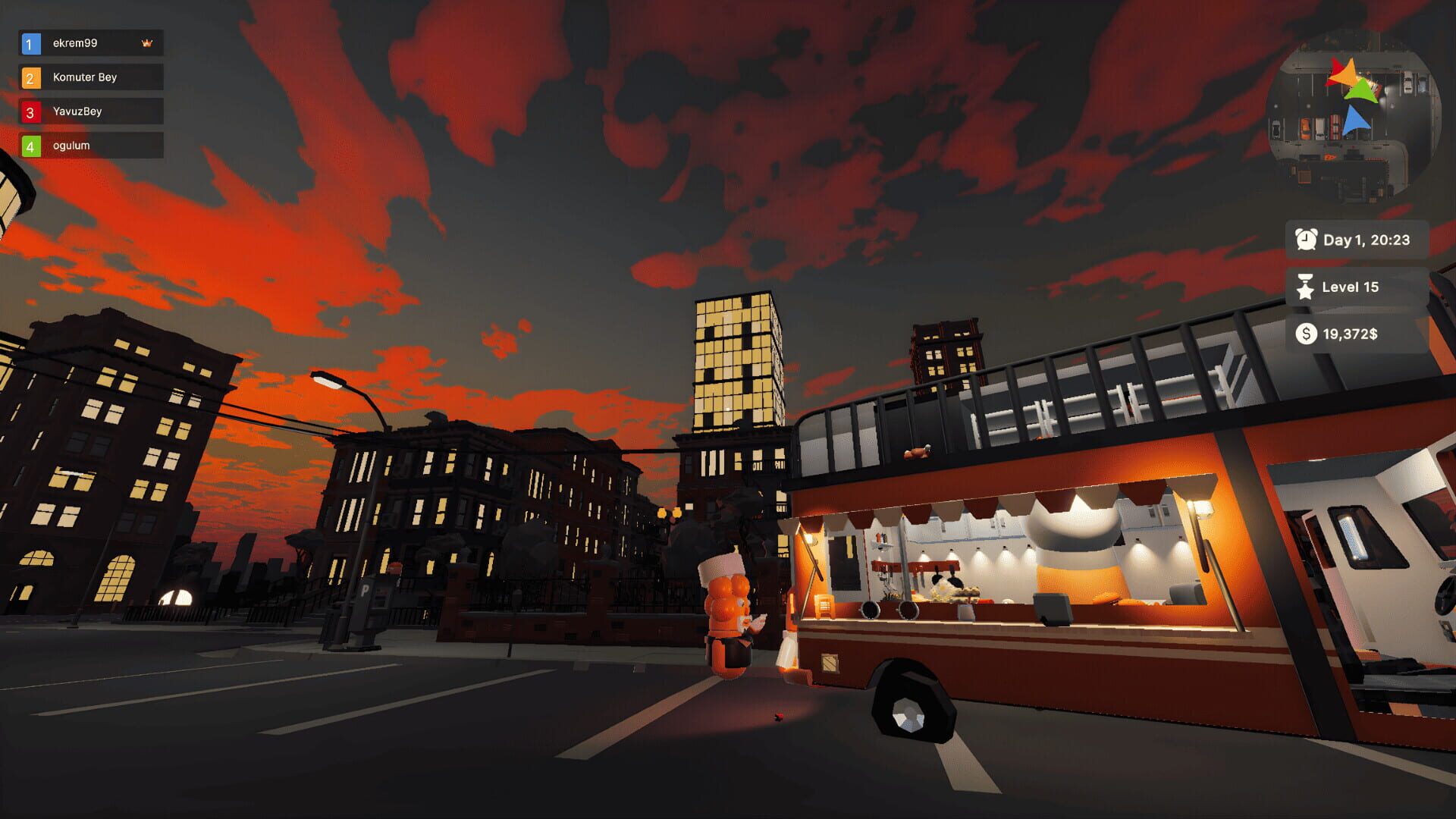Select the blue player arrow on the minimap

click(x=1356, y=119)
